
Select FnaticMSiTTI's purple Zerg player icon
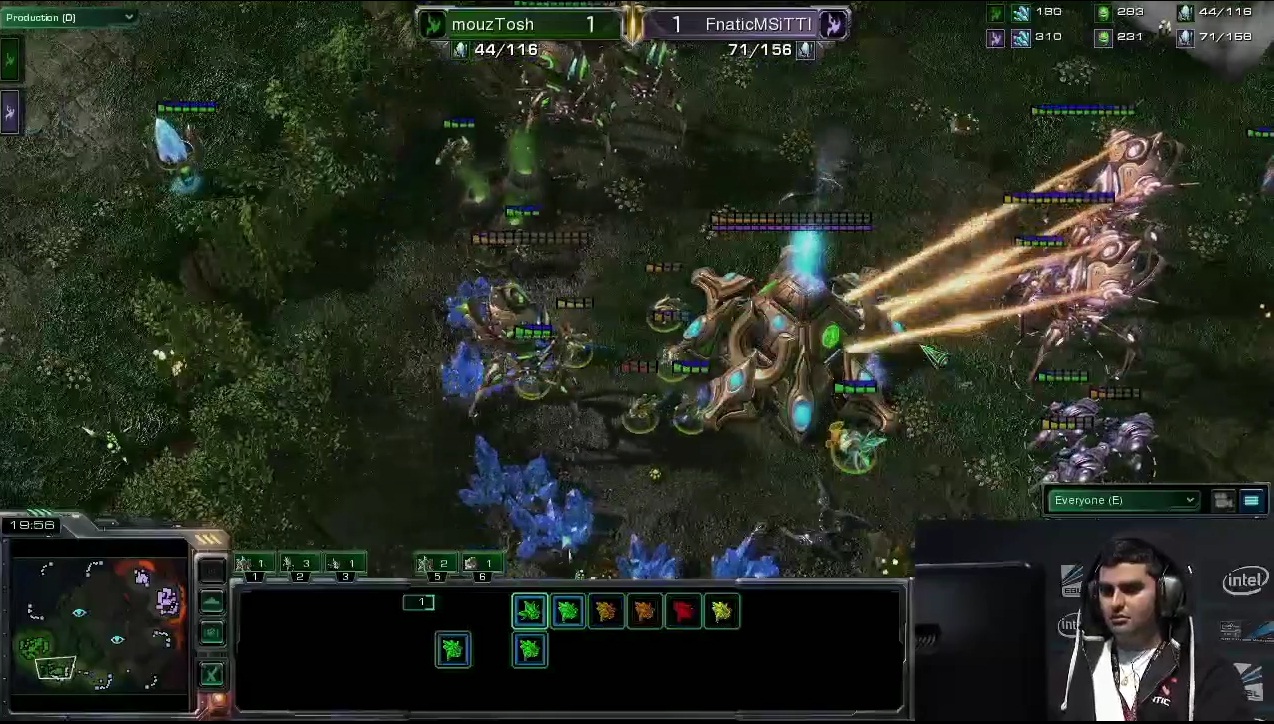pos(833,24)
